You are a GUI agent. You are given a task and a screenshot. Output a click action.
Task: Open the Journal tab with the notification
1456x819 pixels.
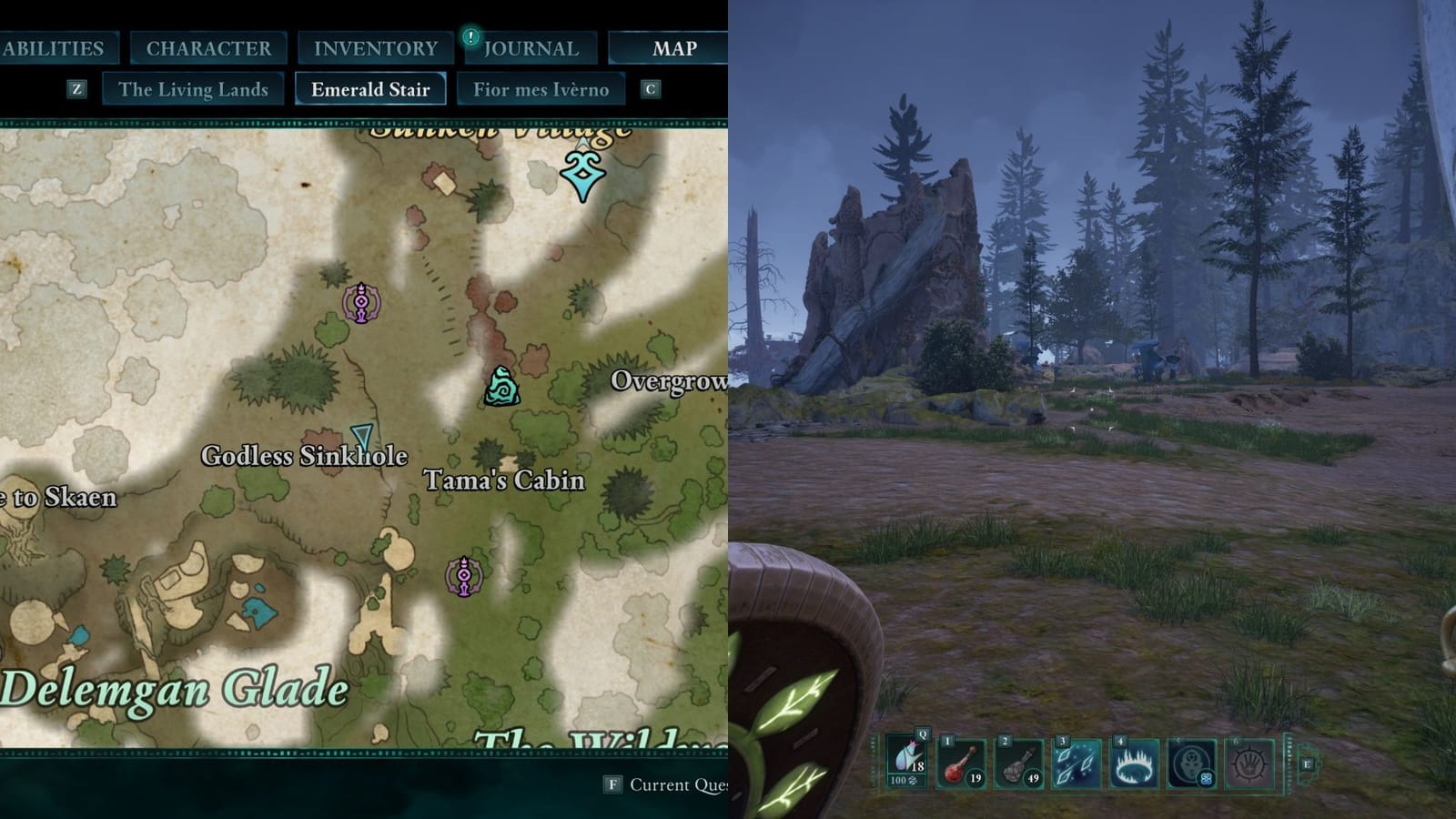(531, 47)
